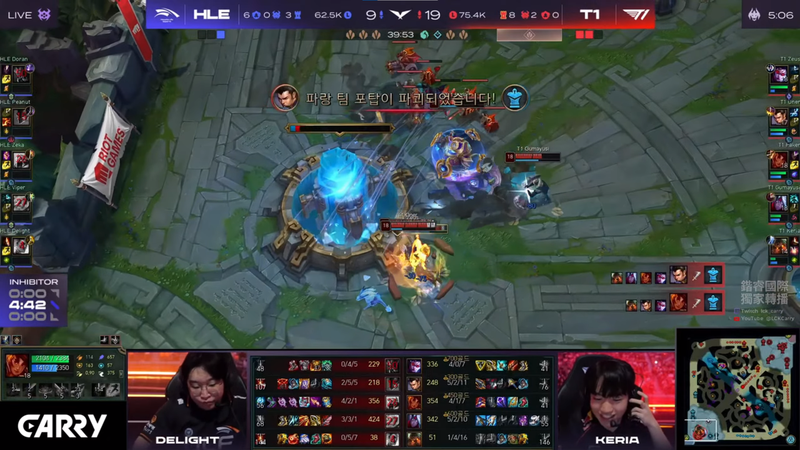Select T1 Faker's champion portrait
The height and width of the screenshot is (450, 800).
[779, 160]
